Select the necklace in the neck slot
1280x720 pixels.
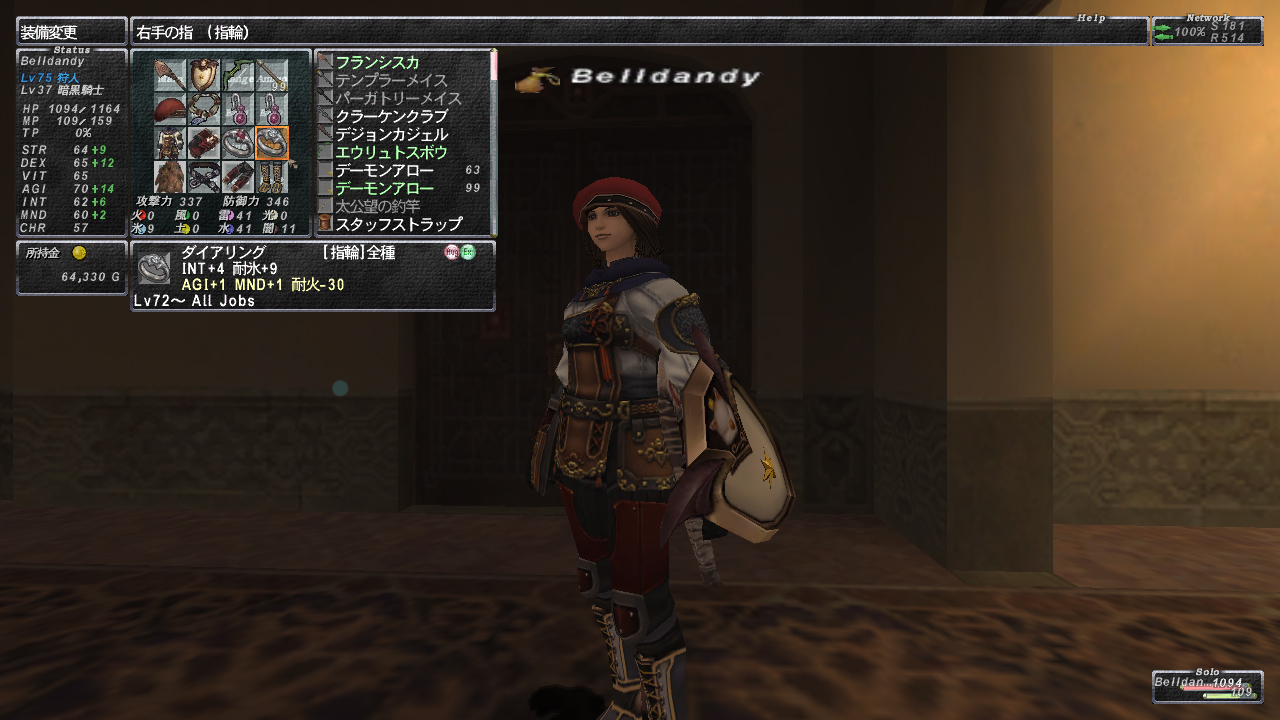[205, 110]
